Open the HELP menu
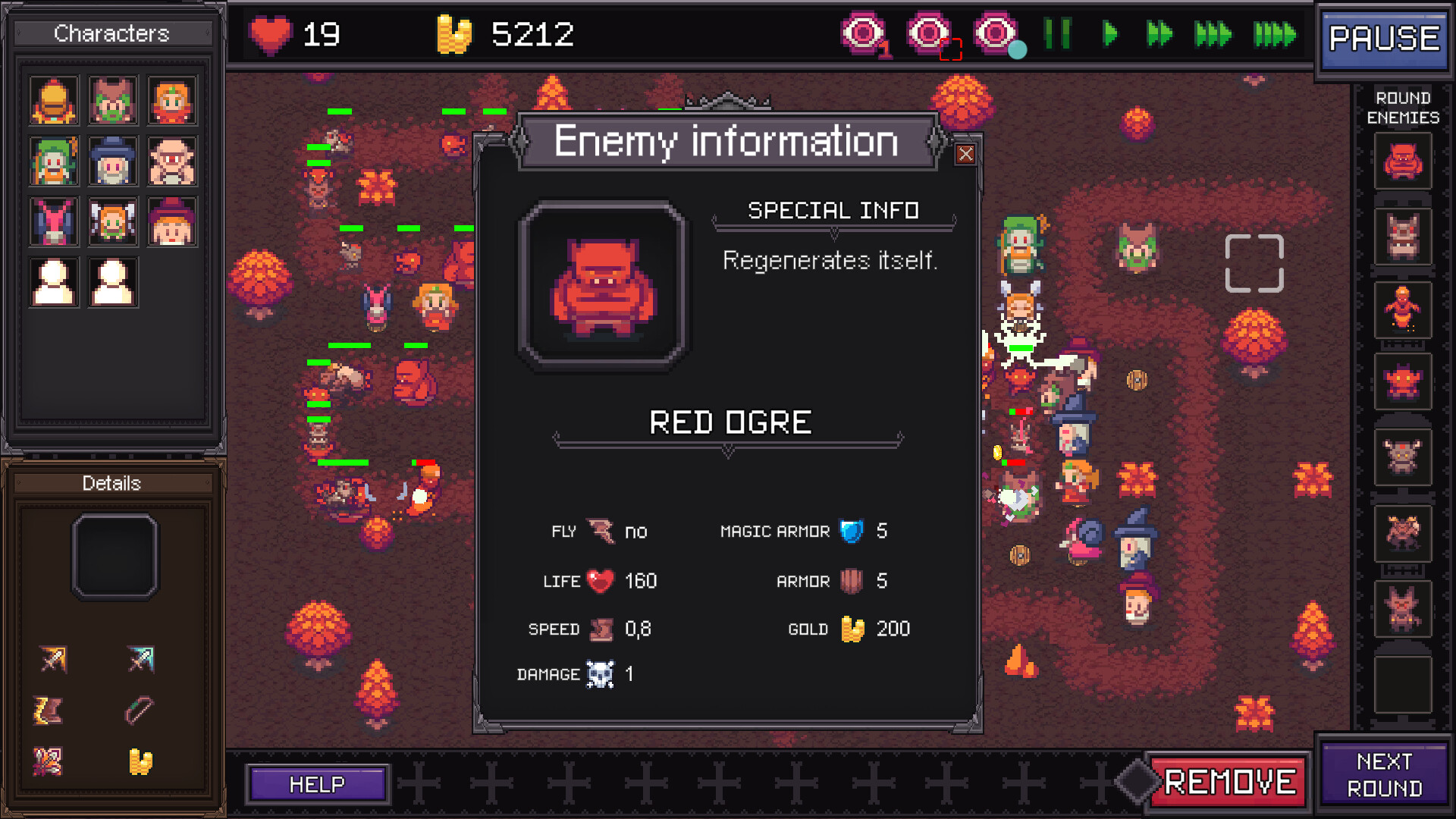 click(x=318, y=783)
